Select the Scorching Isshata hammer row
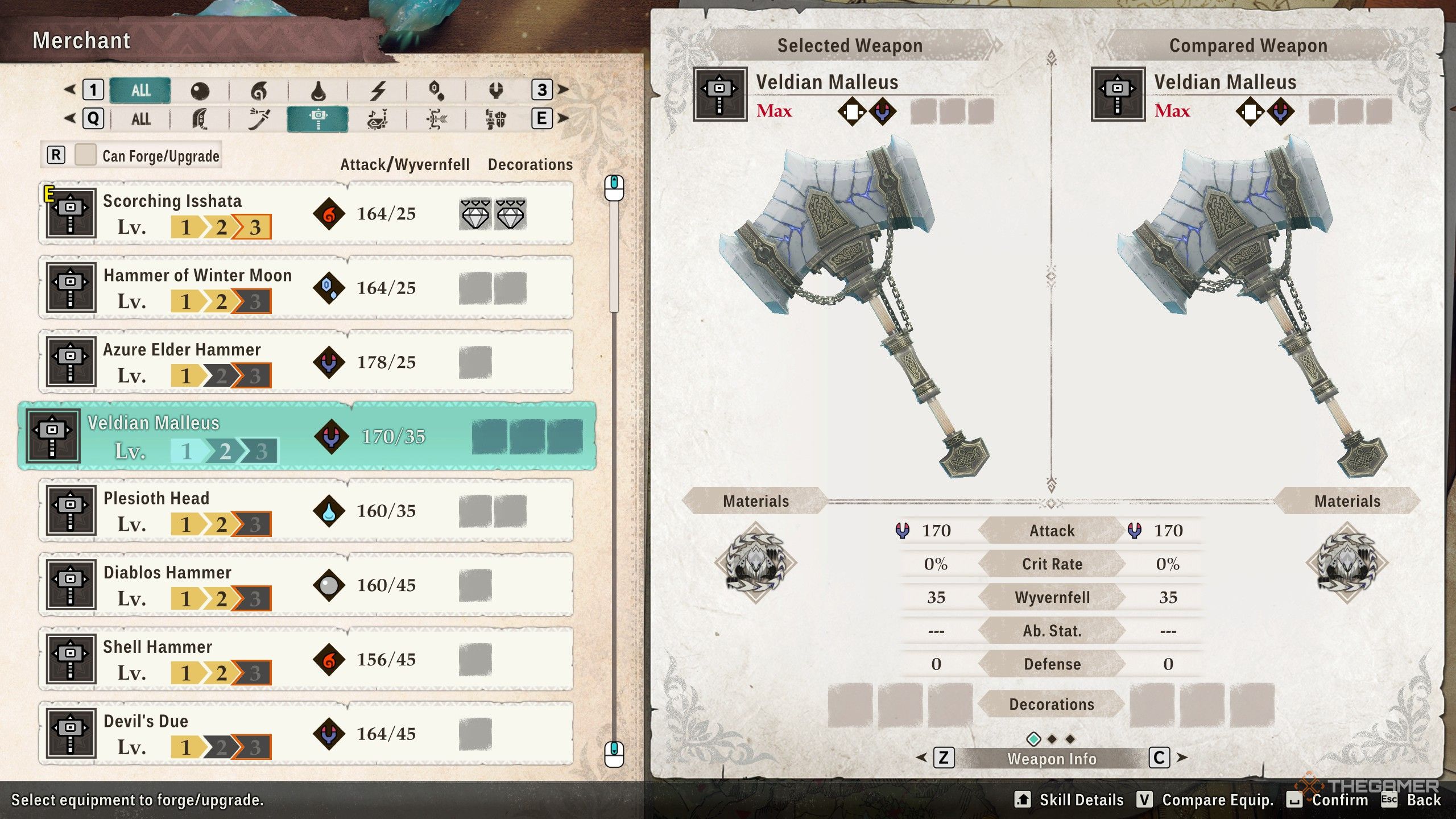 point(306,214)
